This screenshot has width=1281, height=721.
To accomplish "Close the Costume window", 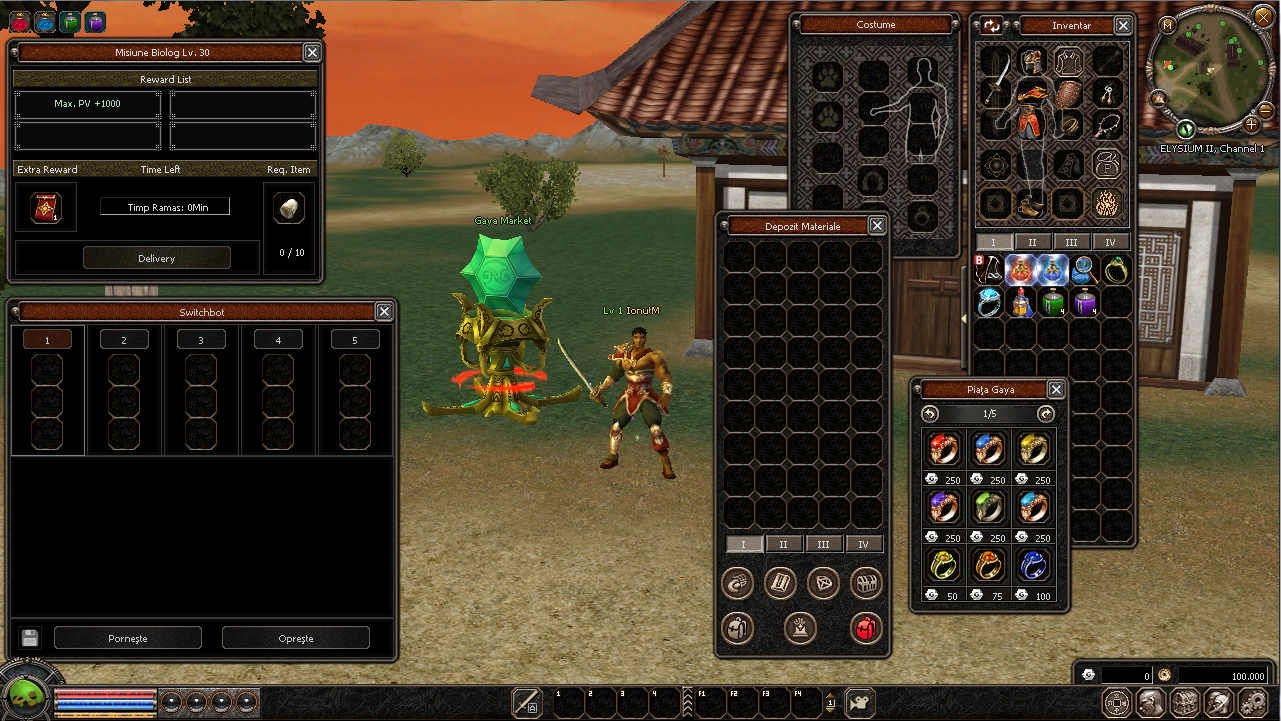I will (954, 25).
